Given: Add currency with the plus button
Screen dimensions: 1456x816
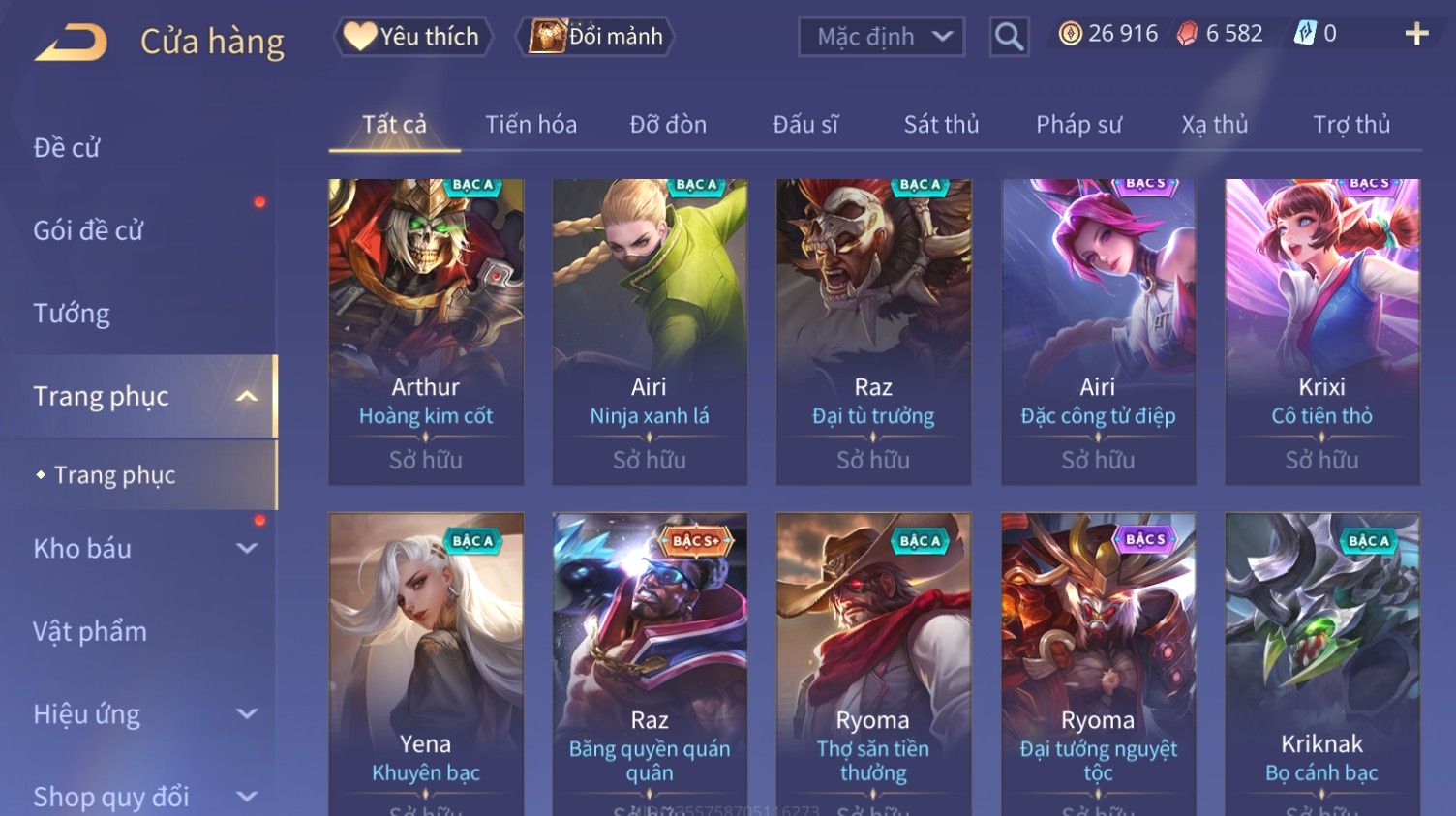Looking at the screenshot, I should tap(1416, 34).
